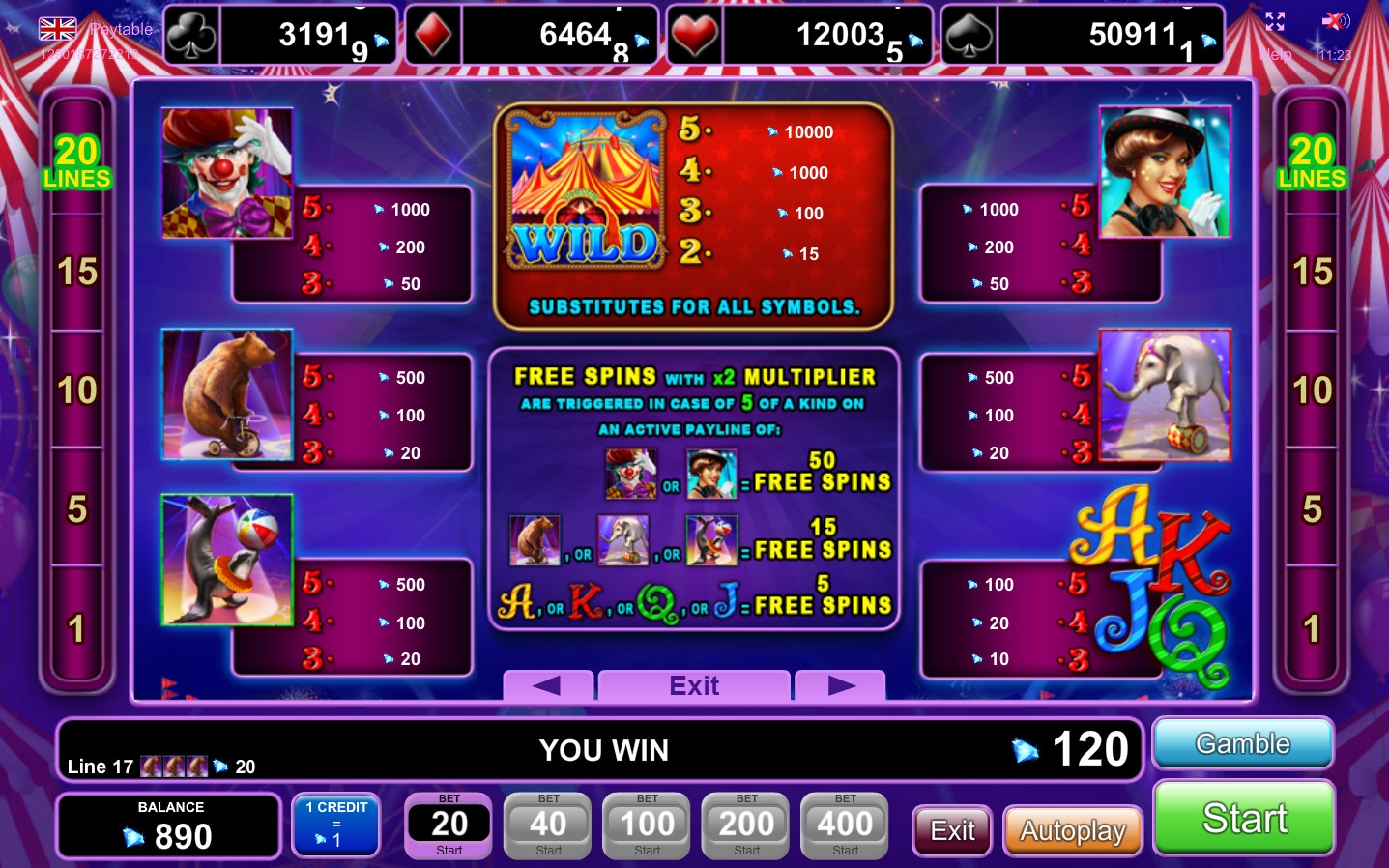Viewport: 1389px width, 868px height.
Task: Select the Bet 20 button
Action: [449, 825]
